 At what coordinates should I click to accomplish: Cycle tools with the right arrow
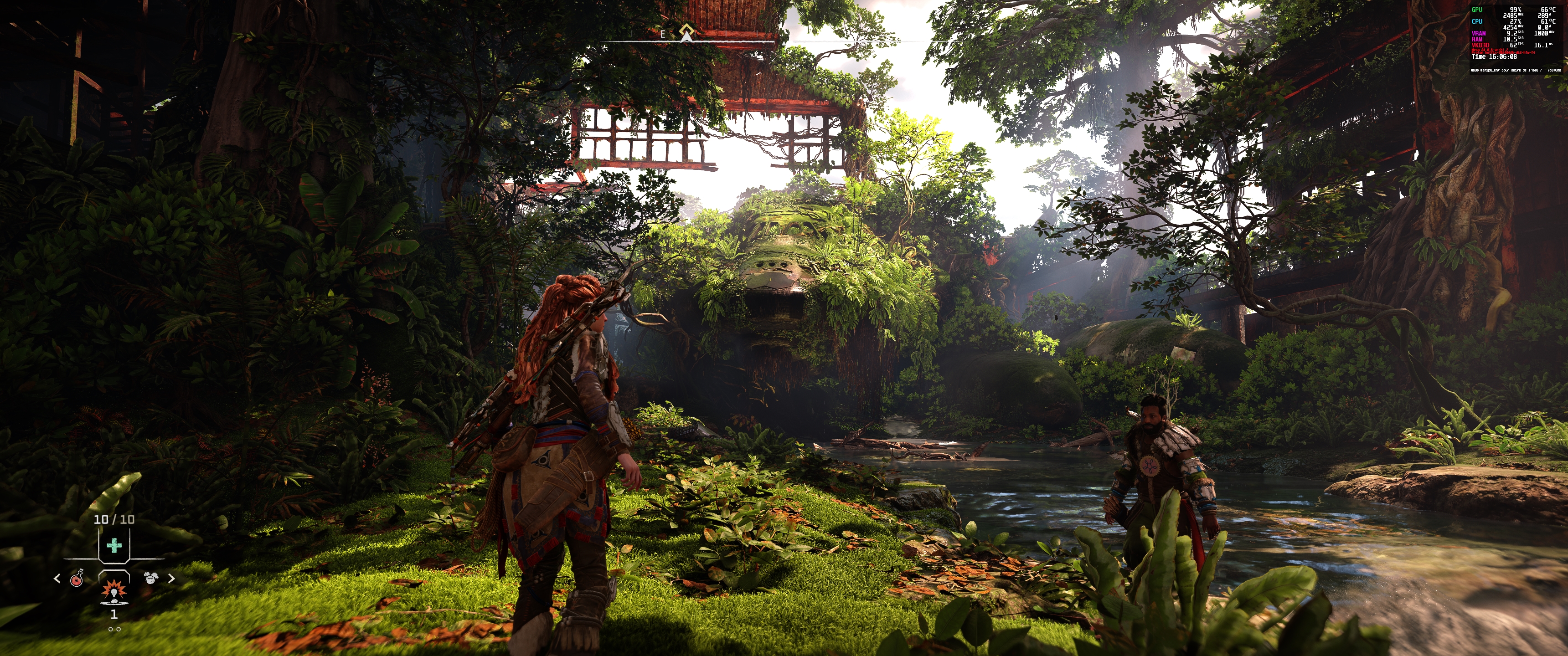171,578
